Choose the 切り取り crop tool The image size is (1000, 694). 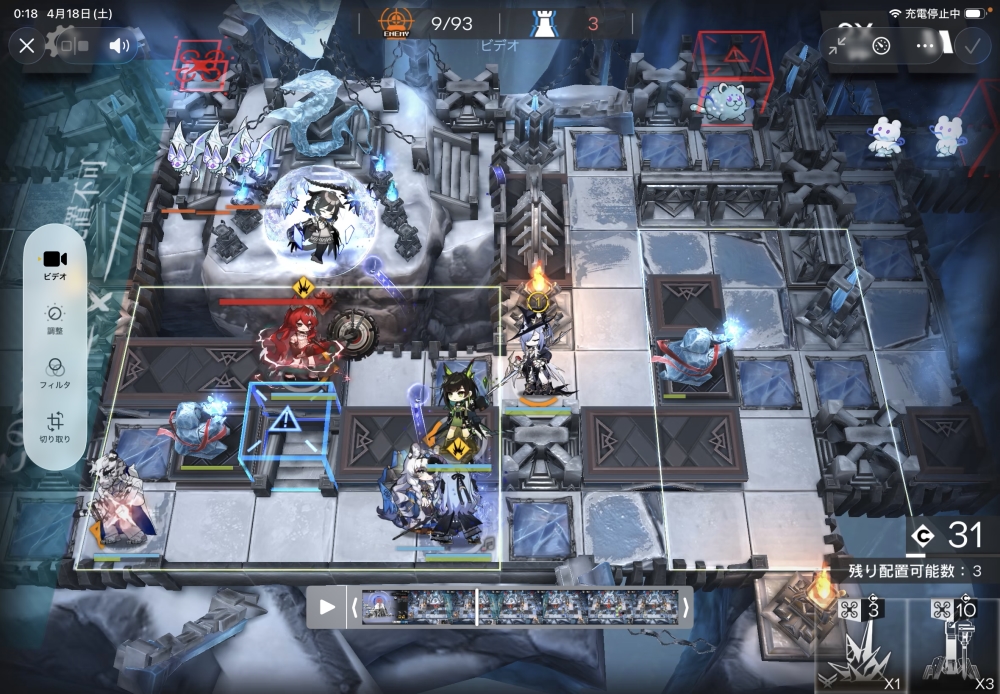pos(55,427)
